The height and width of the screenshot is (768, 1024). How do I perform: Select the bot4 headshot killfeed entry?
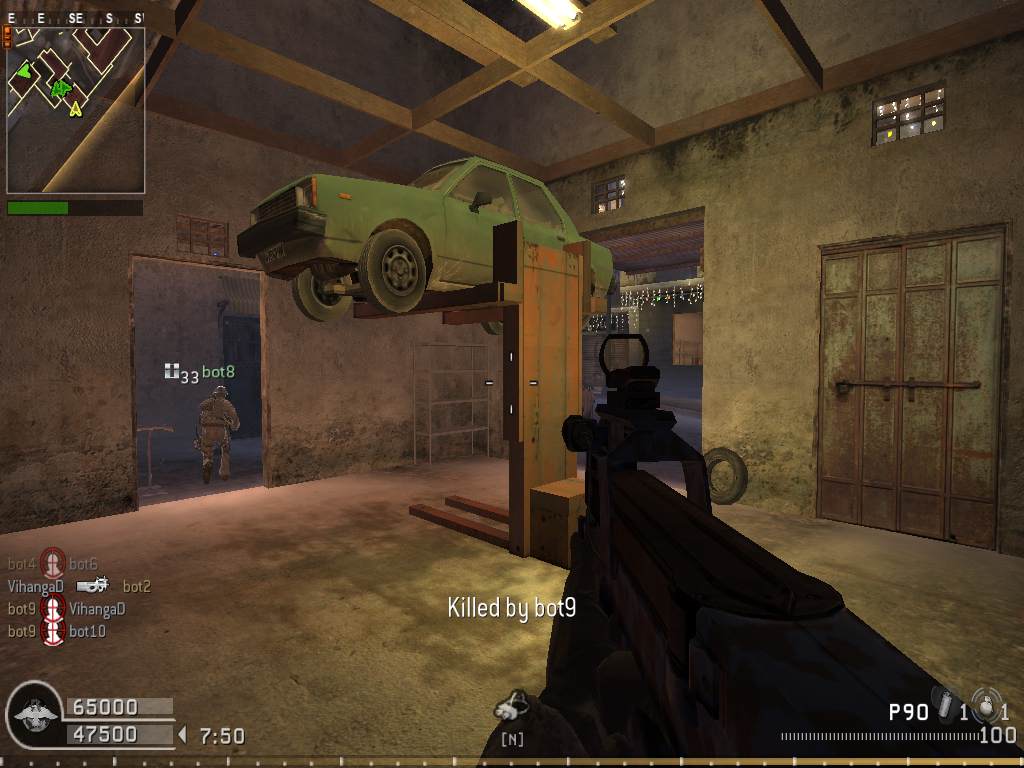tap(53, 564)
